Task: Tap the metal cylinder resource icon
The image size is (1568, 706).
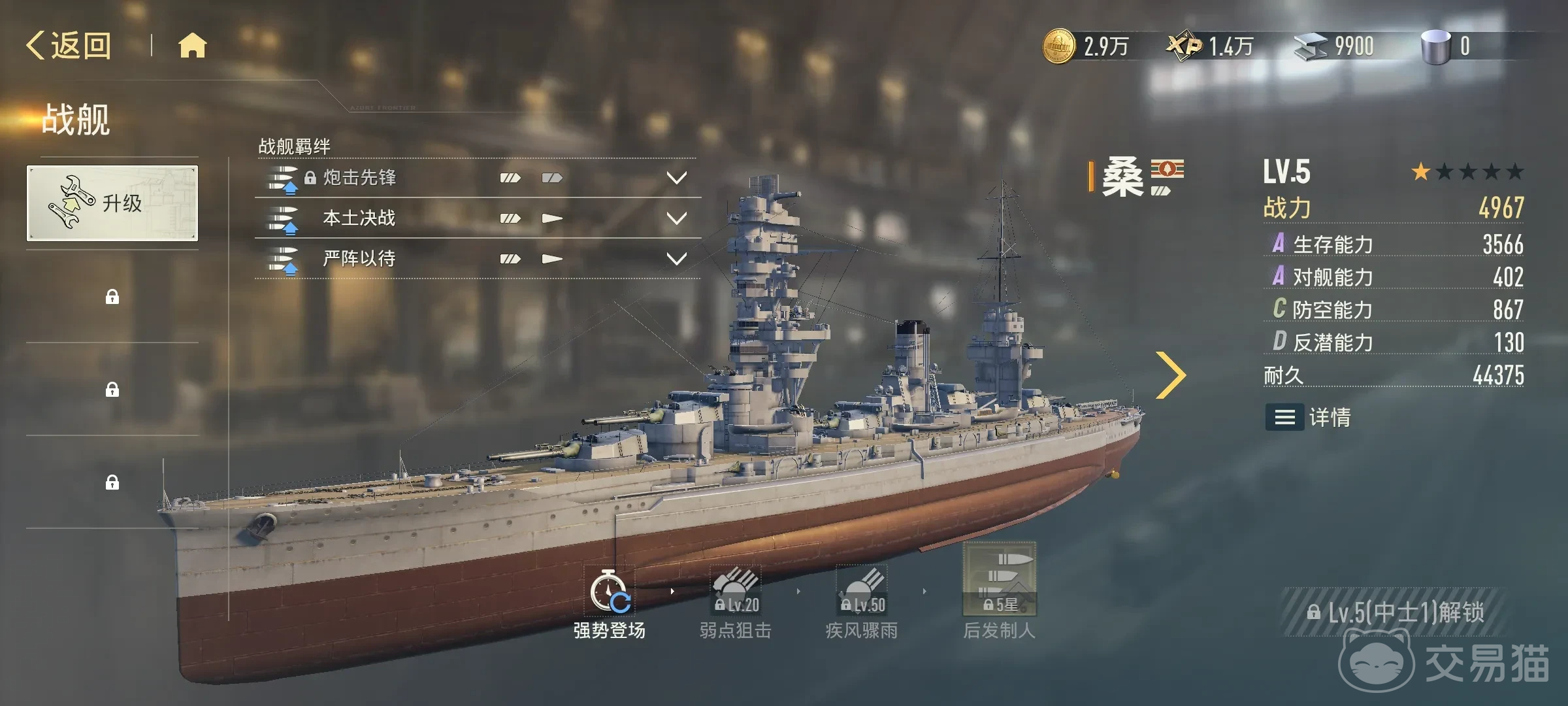Action: point(1435,46)
